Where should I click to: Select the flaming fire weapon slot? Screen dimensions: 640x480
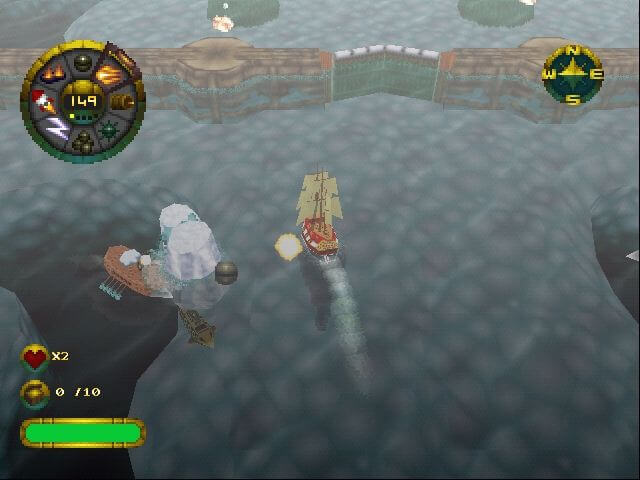tap(54, 71)
